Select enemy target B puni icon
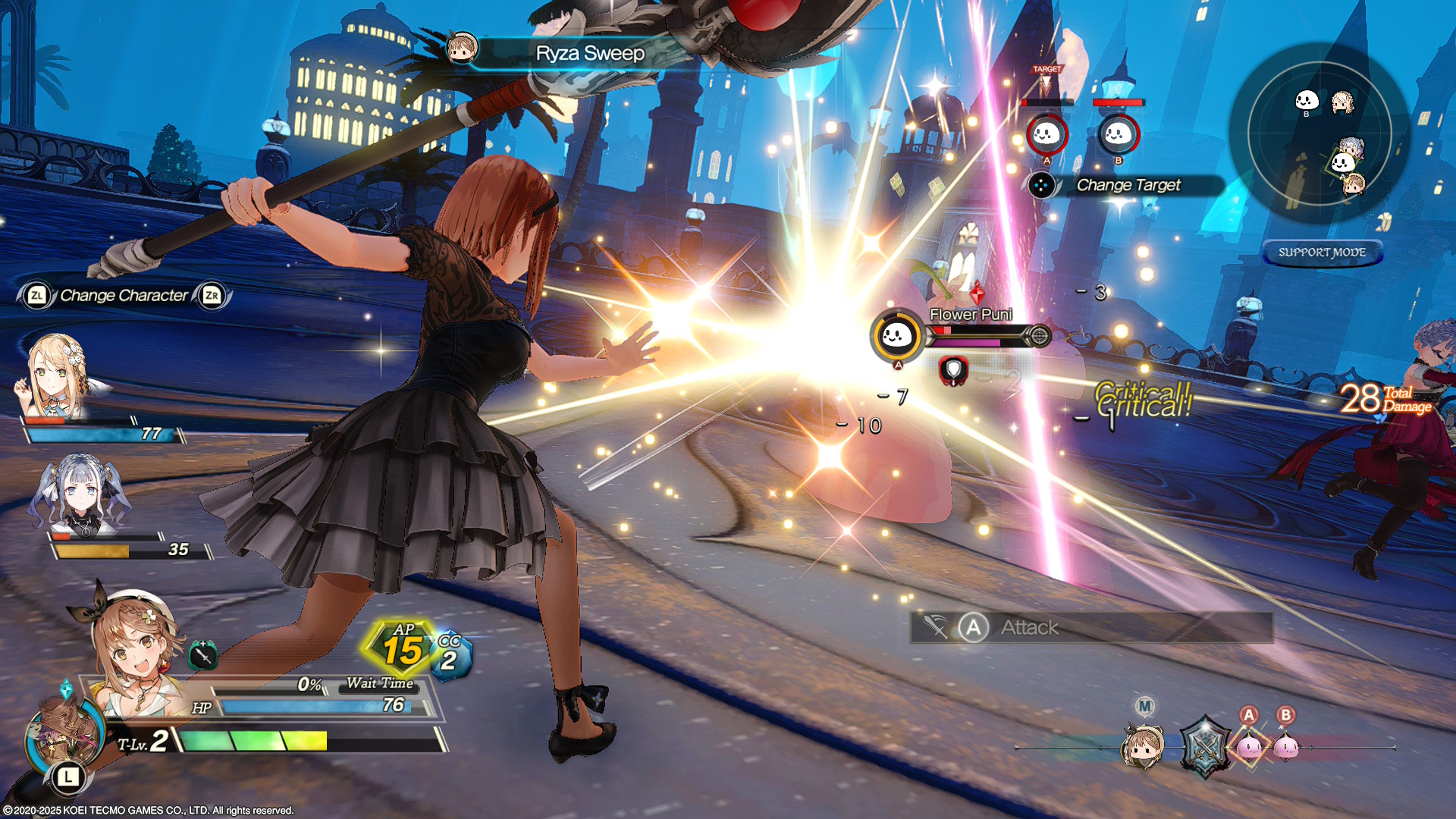 click(x=1118, y=135)
